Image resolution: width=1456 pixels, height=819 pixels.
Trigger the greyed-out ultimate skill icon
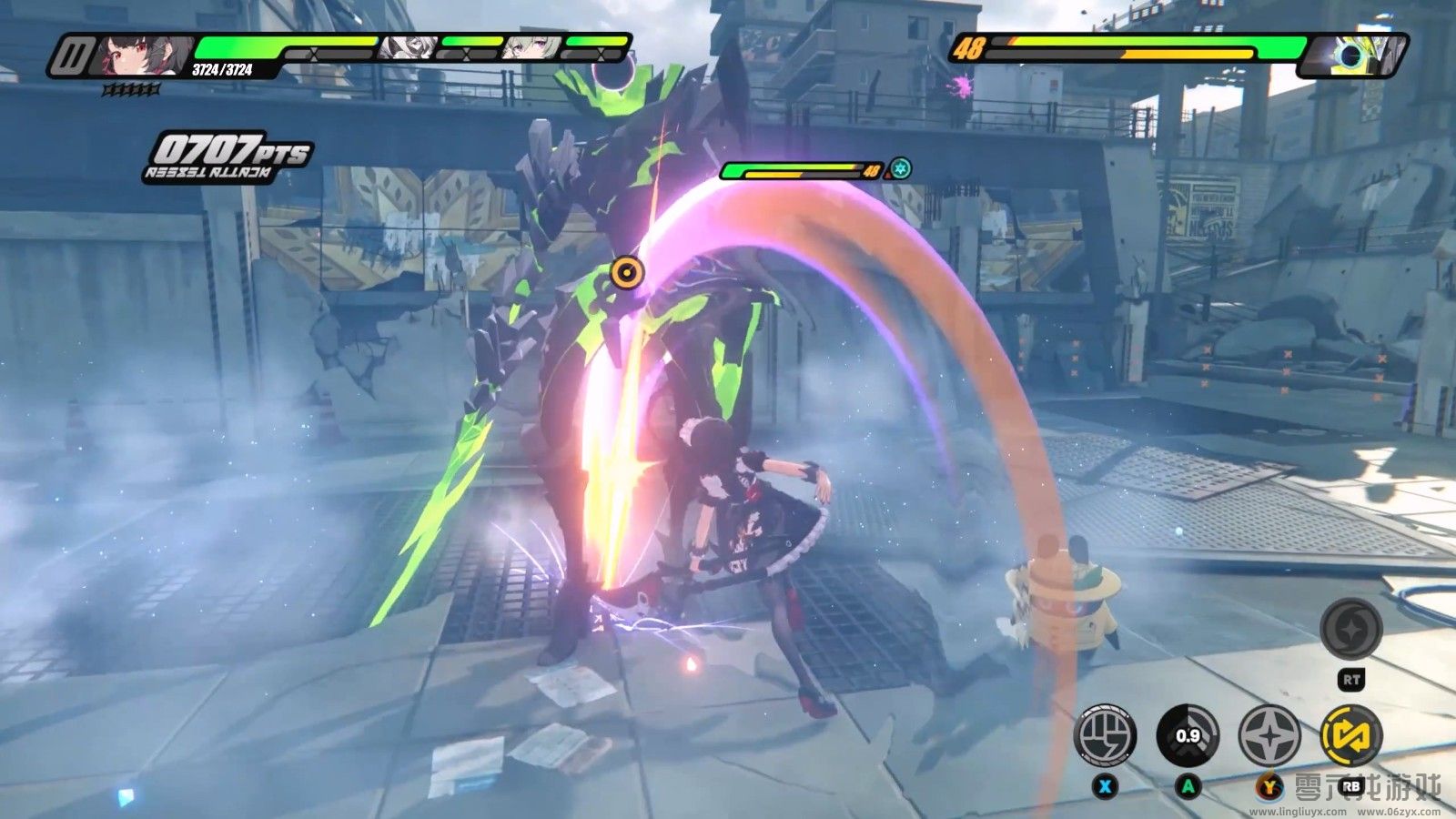1351,629
